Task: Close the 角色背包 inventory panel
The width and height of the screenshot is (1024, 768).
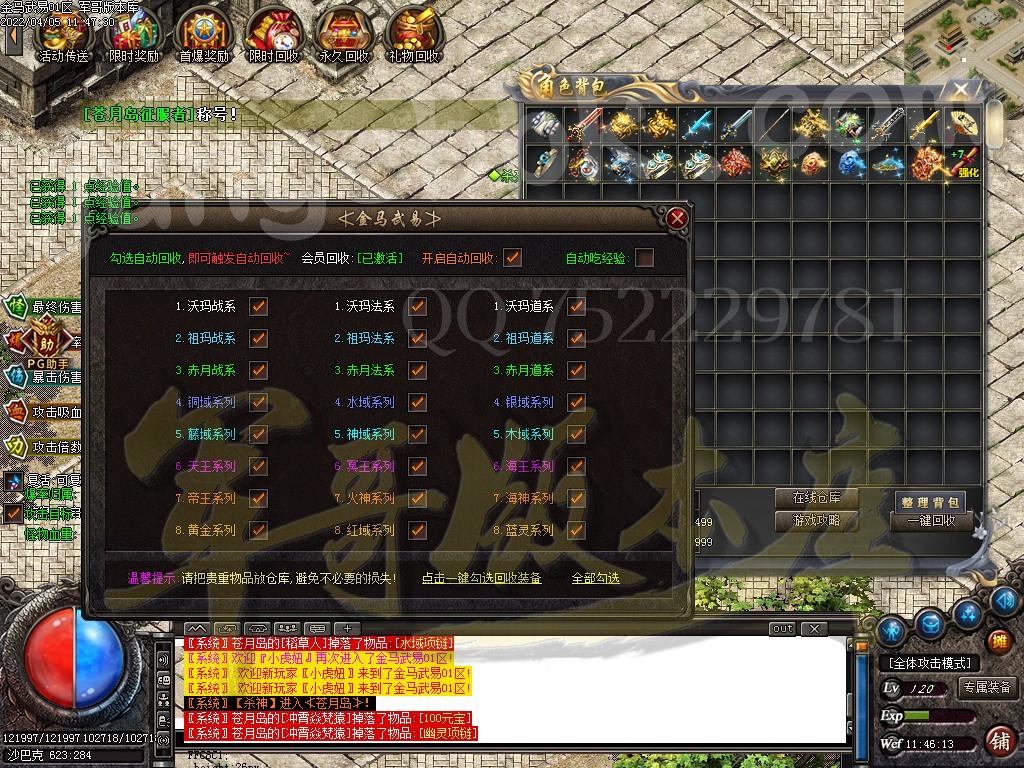Action: point(961,90)
